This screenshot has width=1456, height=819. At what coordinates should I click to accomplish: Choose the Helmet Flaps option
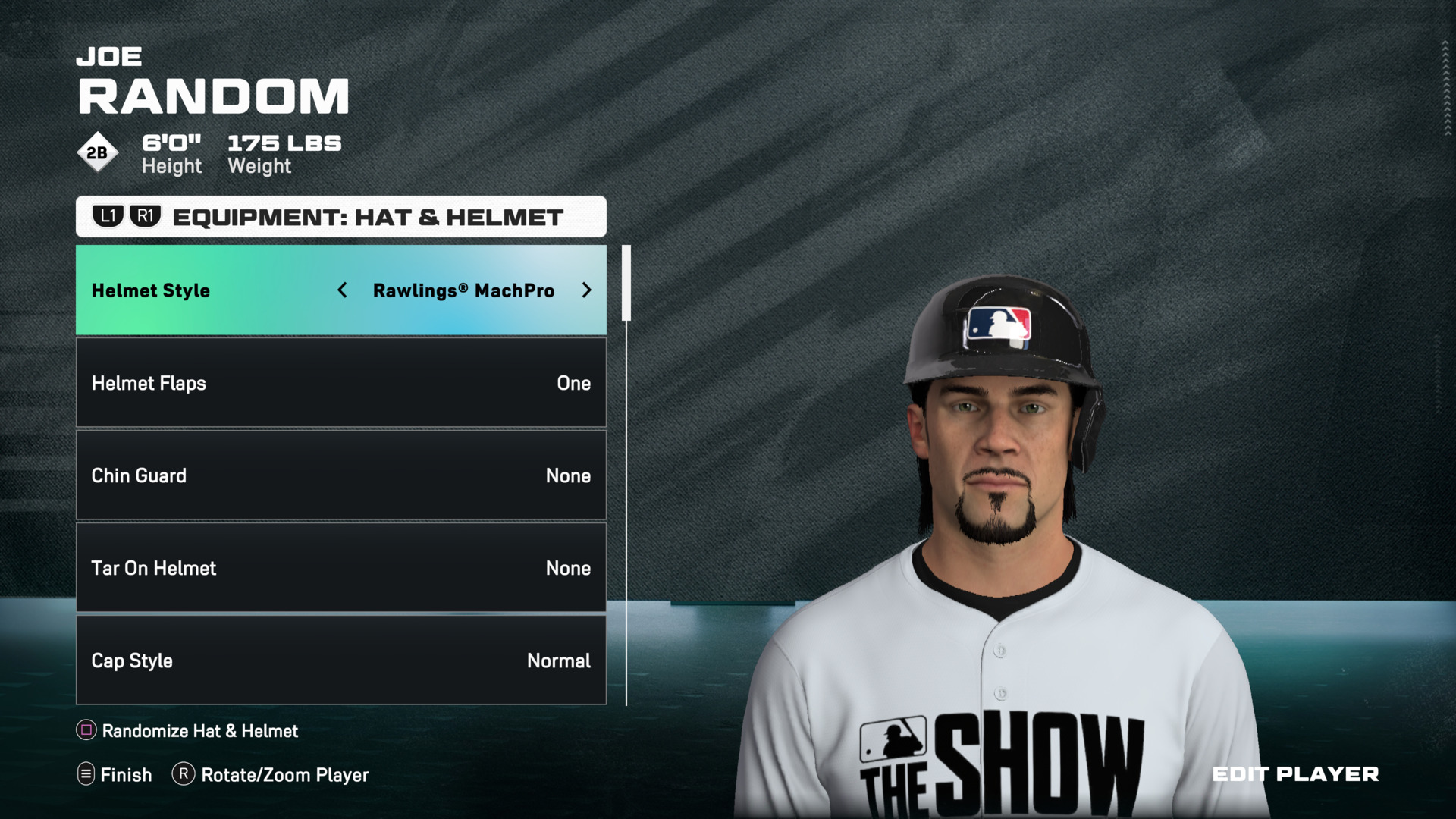point(340,383)
